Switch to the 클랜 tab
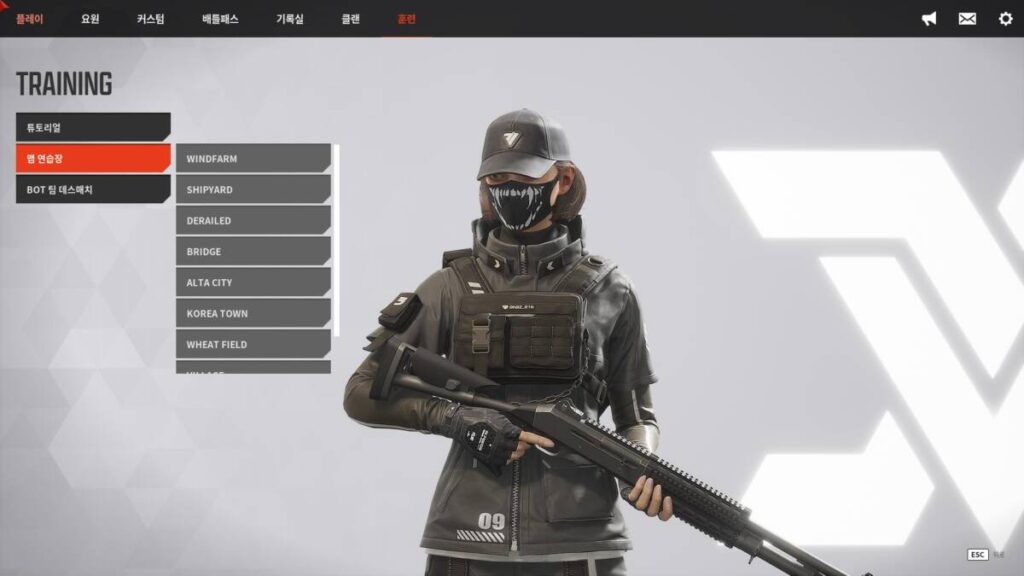The image size is (1024, 576). pyautogui.click(x=351, y=19)
